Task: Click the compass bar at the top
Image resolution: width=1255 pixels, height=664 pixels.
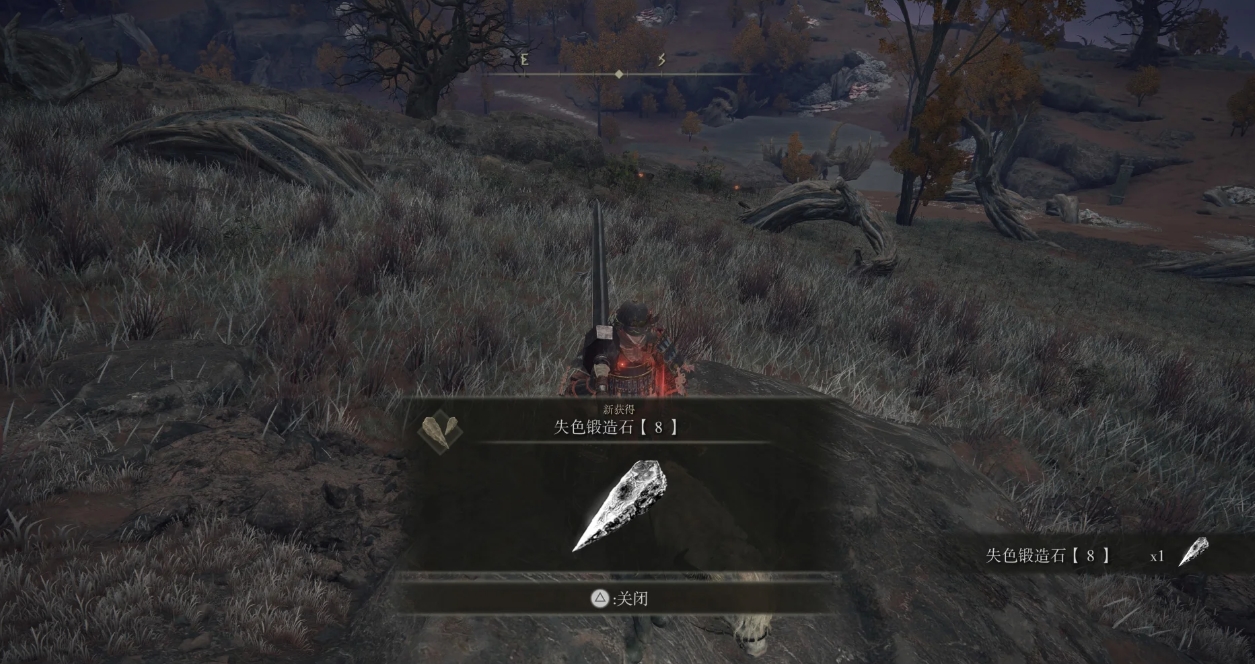Action: [619, 73]
